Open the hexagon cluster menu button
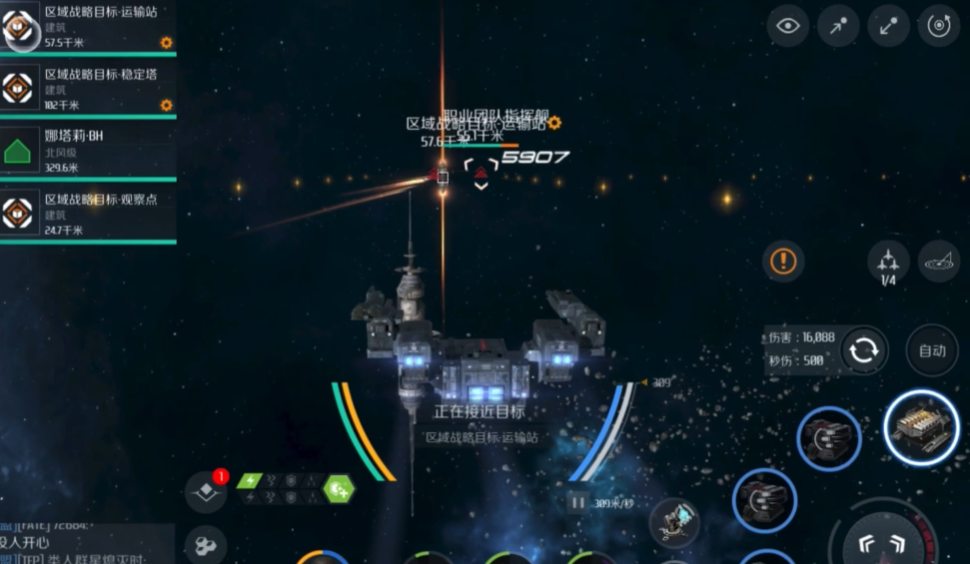The width and height of the screenshot is (970, 564). point(206,545)
